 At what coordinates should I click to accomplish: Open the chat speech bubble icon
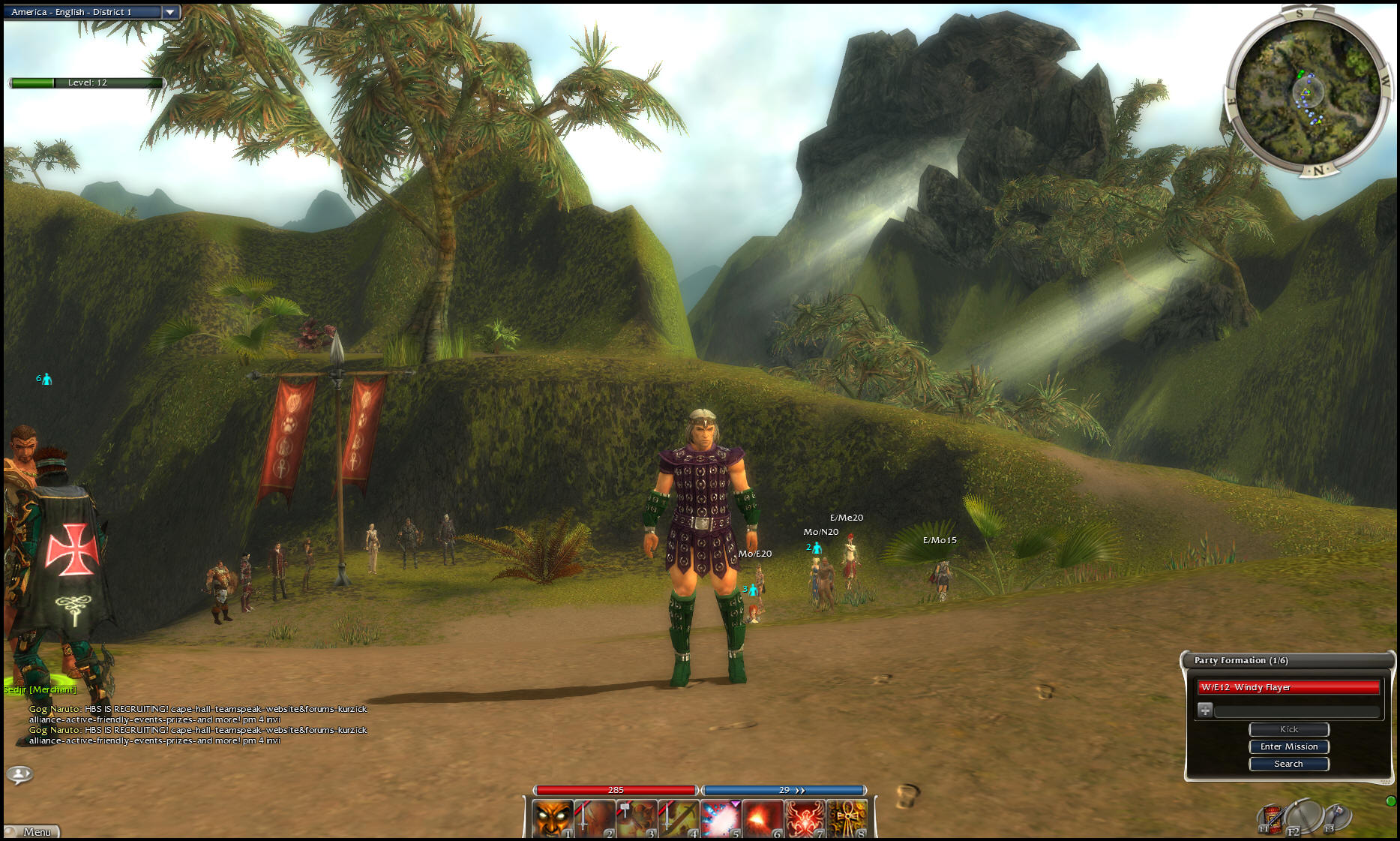coord(19,773)
